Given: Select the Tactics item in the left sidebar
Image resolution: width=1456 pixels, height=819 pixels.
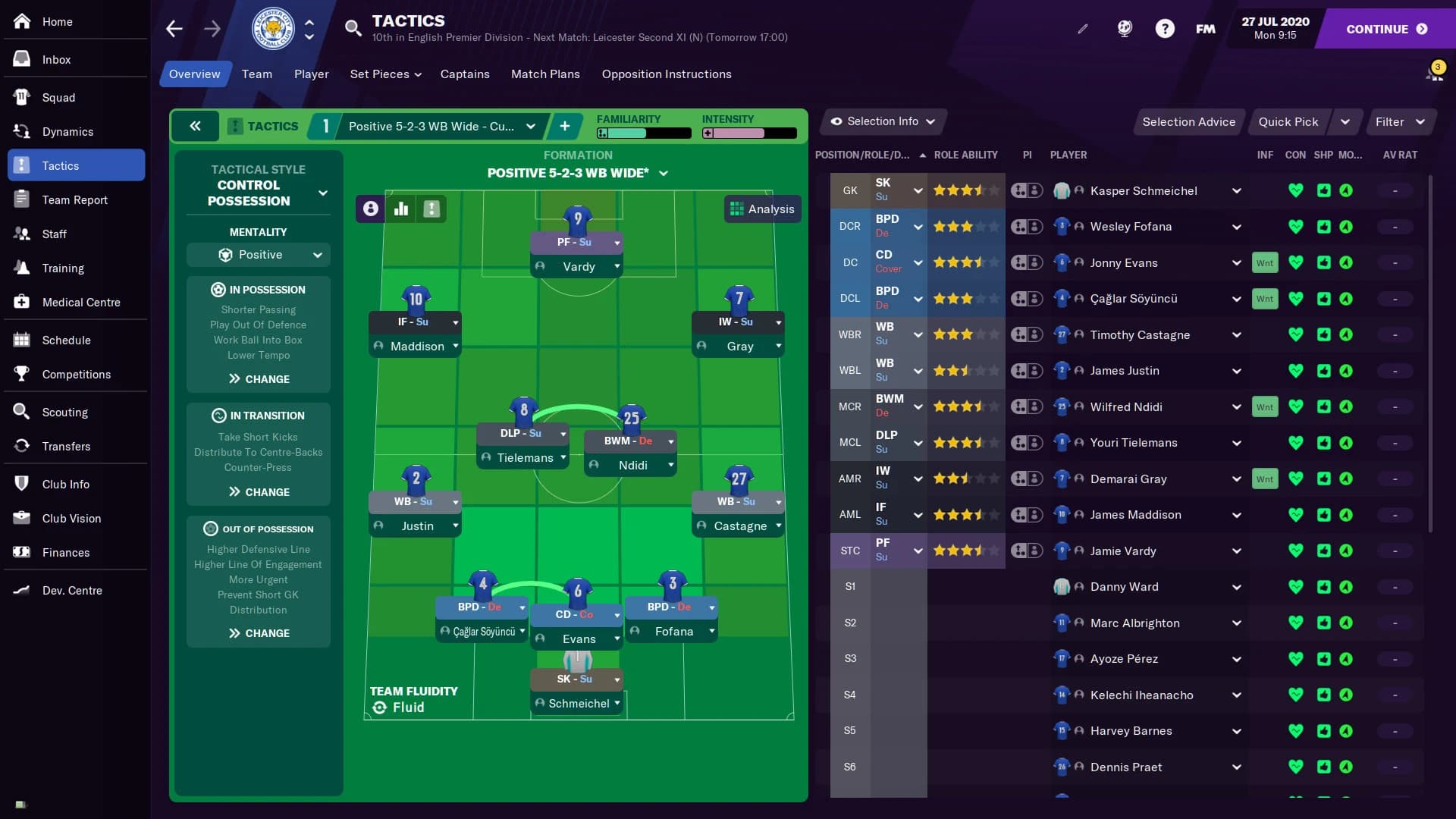Looking at the screenshot, I should (x=61, y=165).
